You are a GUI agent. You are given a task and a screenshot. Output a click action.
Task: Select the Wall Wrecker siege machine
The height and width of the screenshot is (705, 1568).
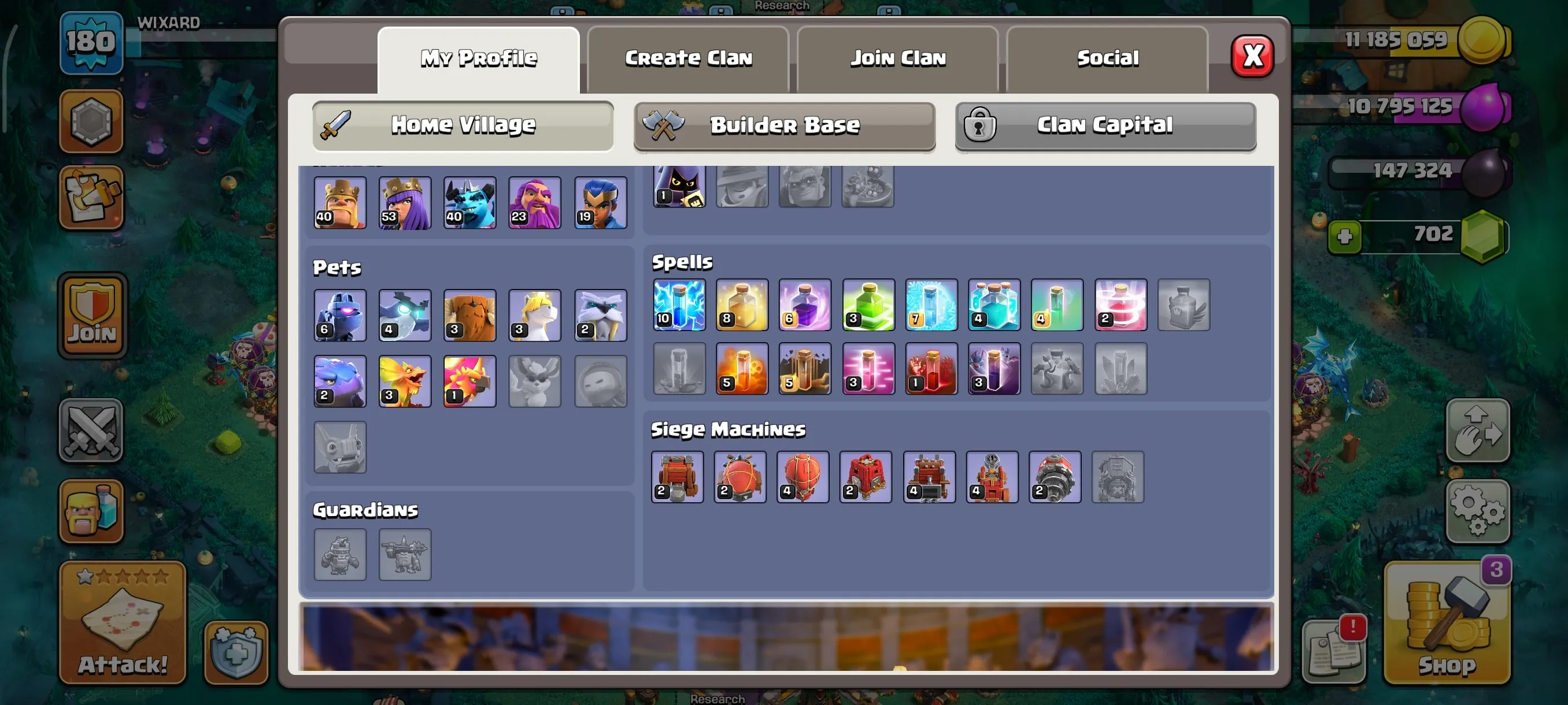(x=678, y=477)
